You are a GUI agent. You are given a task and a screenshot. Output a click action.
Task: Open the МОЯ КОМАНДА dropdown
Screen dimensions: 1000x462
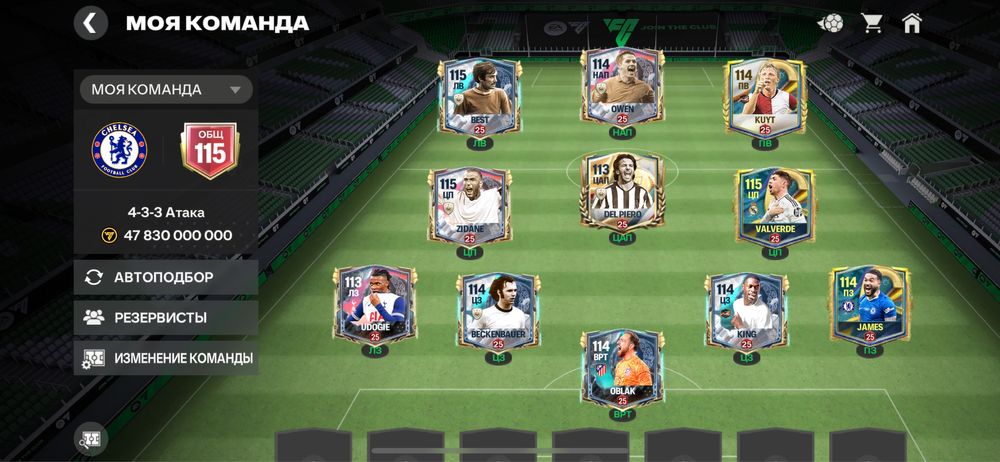[x=166, y=89]
